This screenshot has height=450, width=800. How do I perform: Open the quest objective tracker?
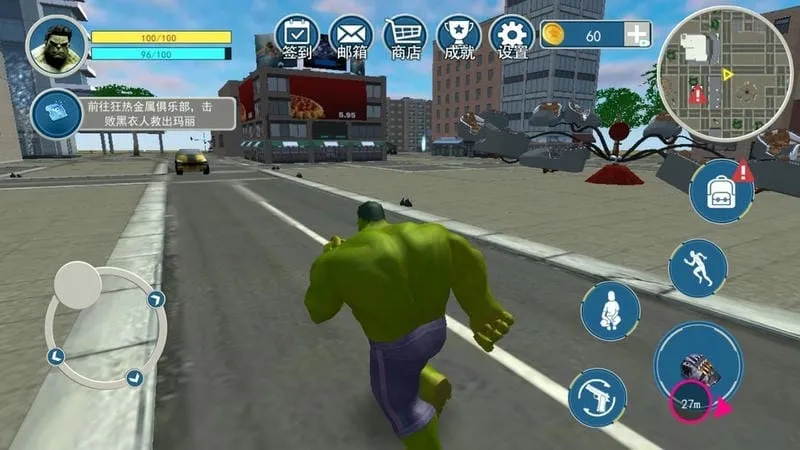58,113
